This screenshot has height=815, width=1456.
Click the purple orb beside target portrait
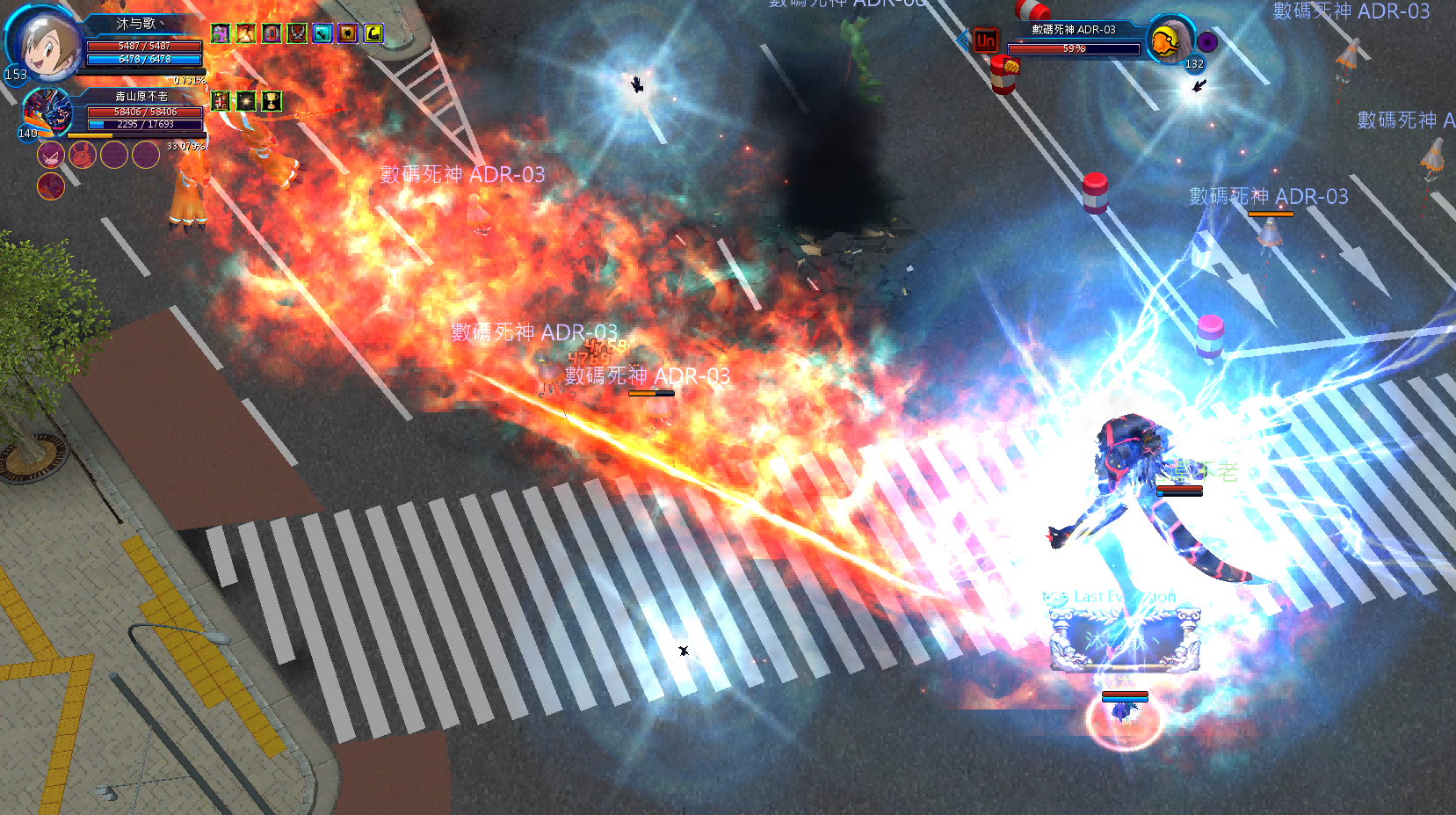(1207, 41)
